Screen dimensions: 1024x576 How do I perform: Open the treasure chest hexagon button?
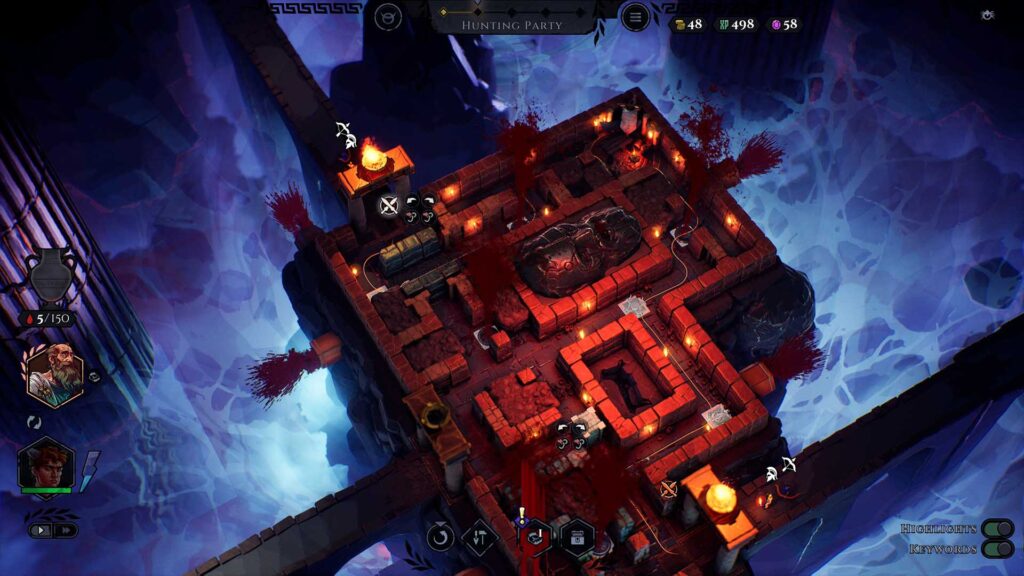click(x=577, y=537)
